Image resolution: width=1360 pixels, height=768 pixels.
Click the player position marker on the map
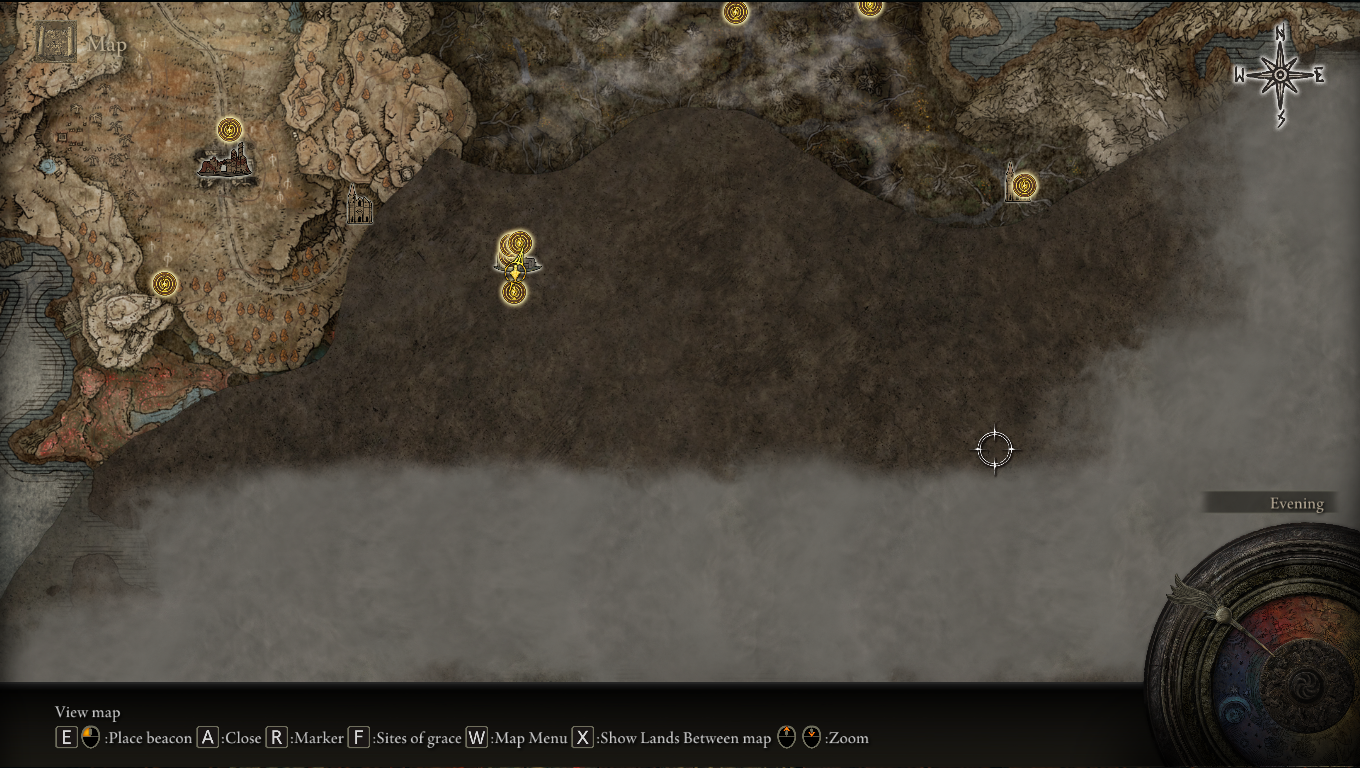pyautogui.click(x=516, y=268)
